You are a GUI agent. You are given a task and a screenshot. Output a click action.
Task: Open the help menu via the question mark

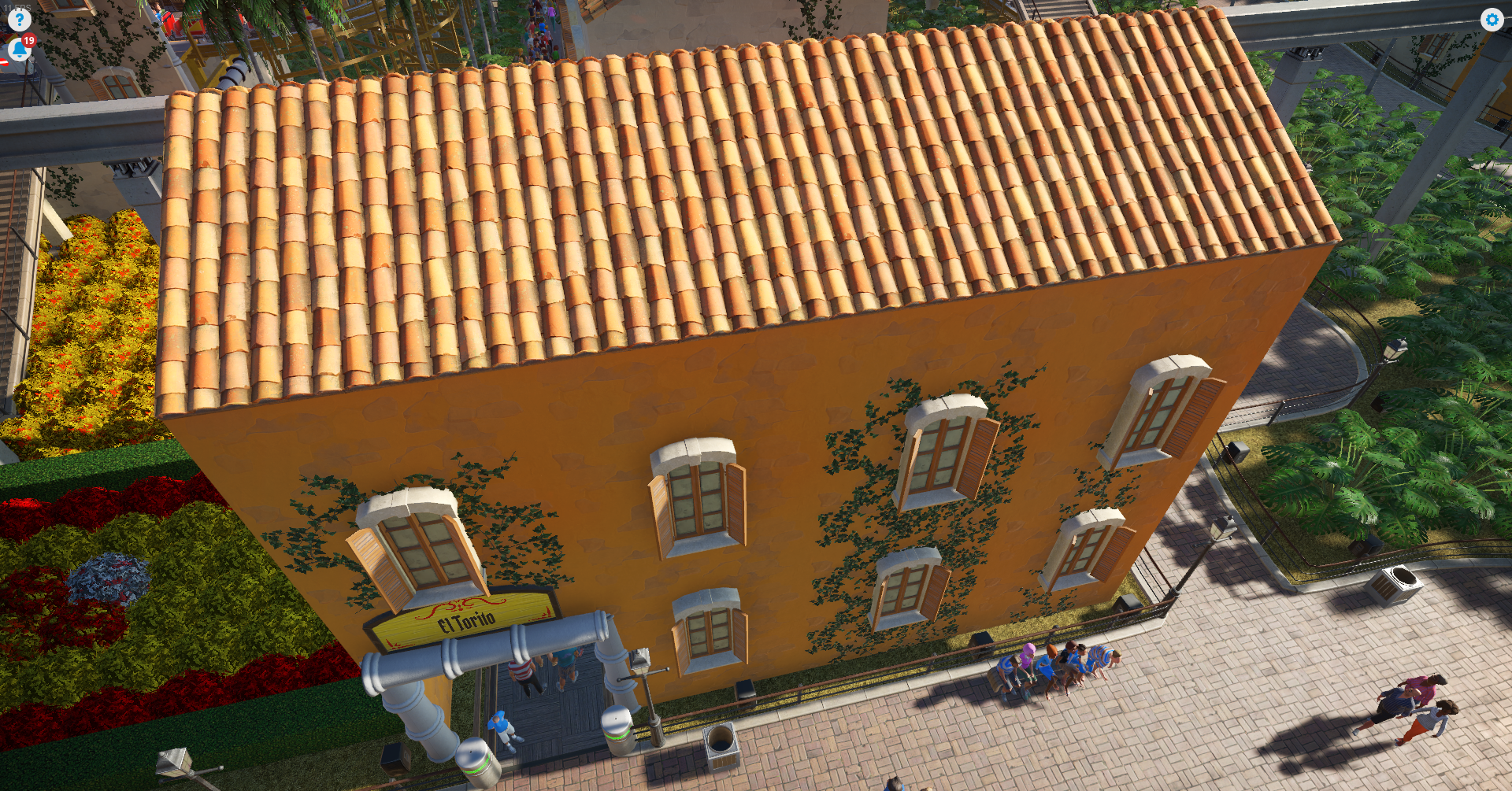tap(18, 19)
